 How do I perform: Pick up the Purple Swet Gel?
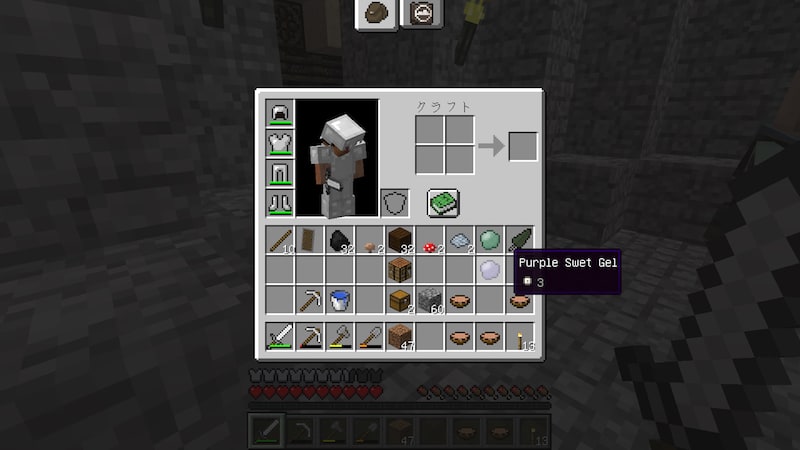490,270
